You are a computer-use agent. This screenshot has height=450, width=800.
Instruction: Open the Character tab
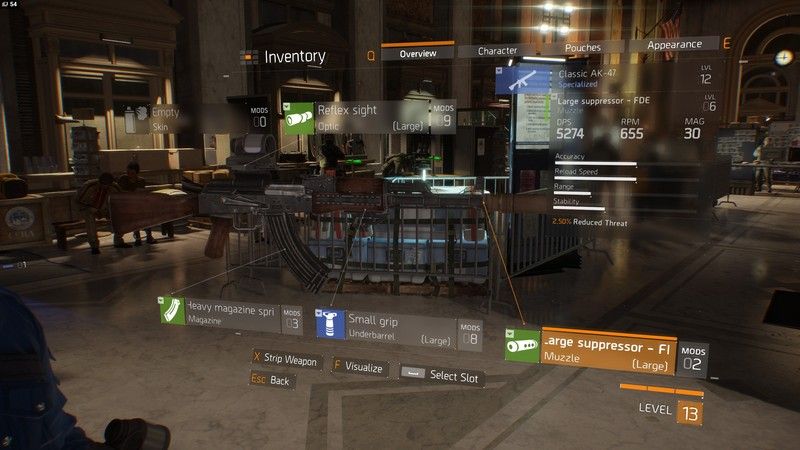coord(497,50)
